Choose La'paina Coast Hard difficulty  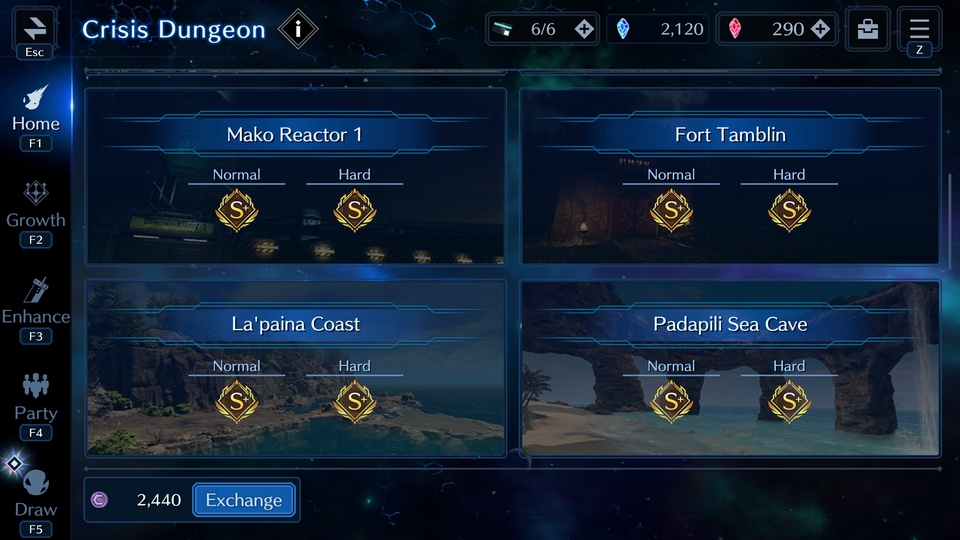tap(354, 401)
